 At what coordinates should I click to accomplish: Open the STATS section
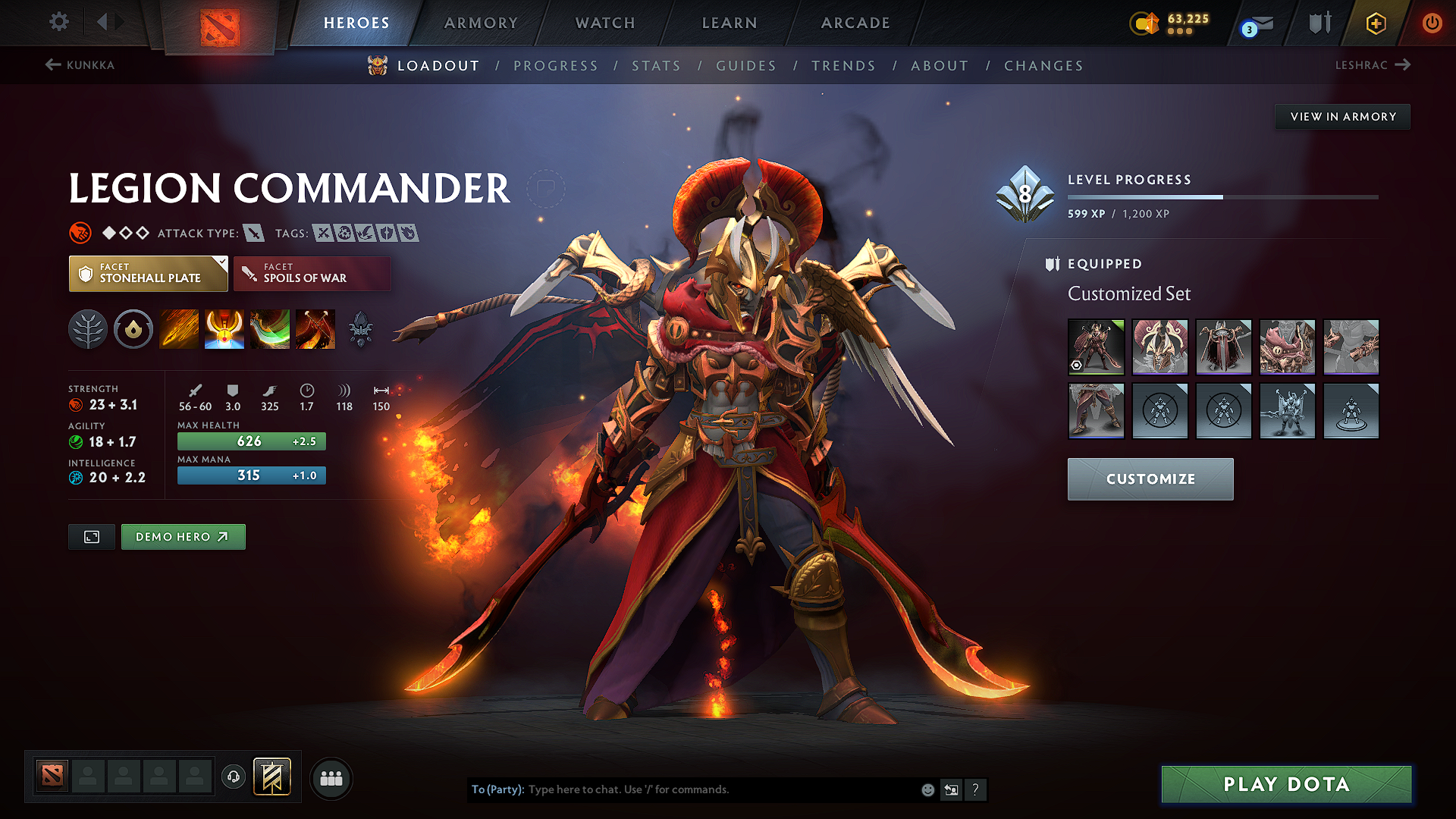[x=656, y=66]
